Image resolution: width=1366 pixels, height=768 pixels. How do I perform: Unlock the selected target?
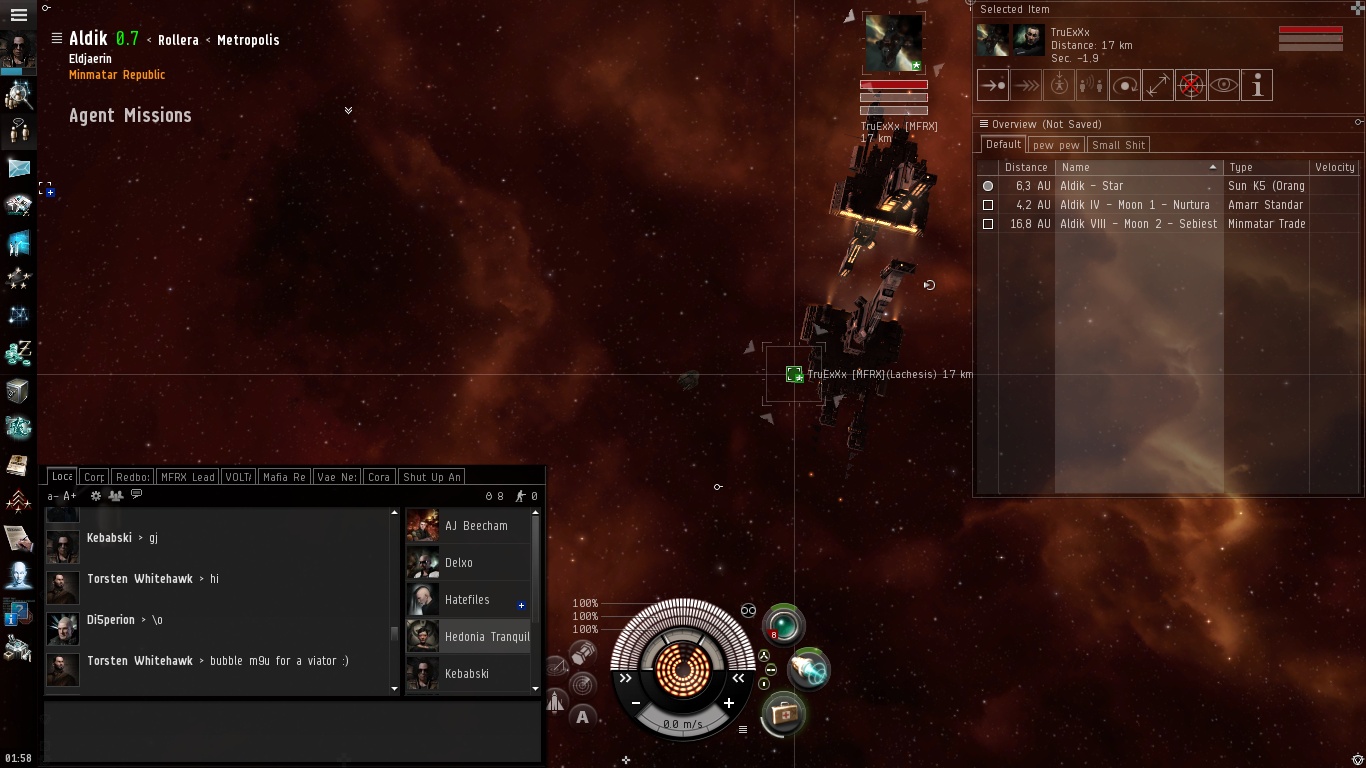tap(1190, 86)
